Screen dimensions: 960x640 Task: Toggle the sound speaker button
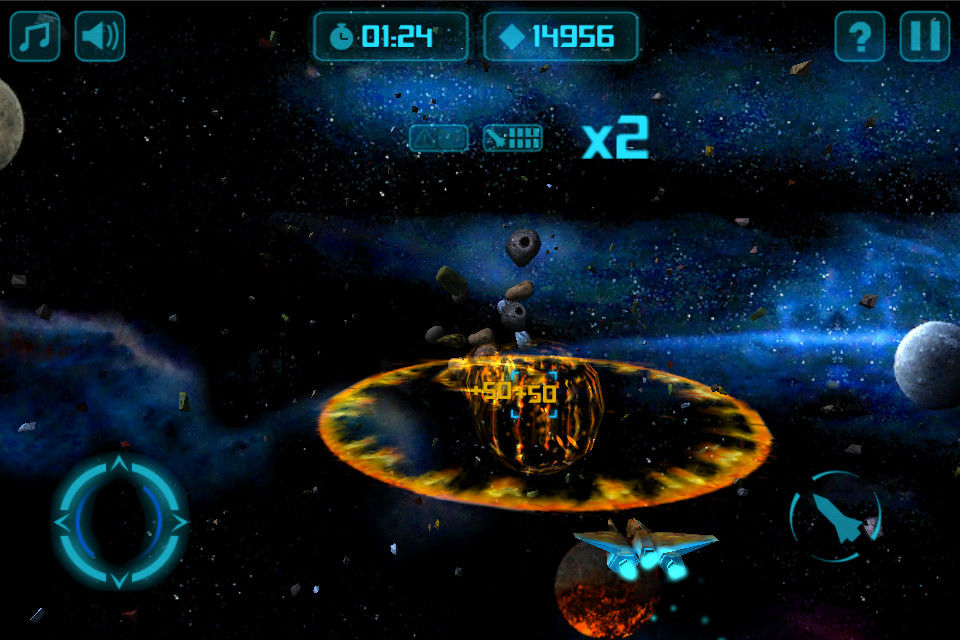pos(100,36)
